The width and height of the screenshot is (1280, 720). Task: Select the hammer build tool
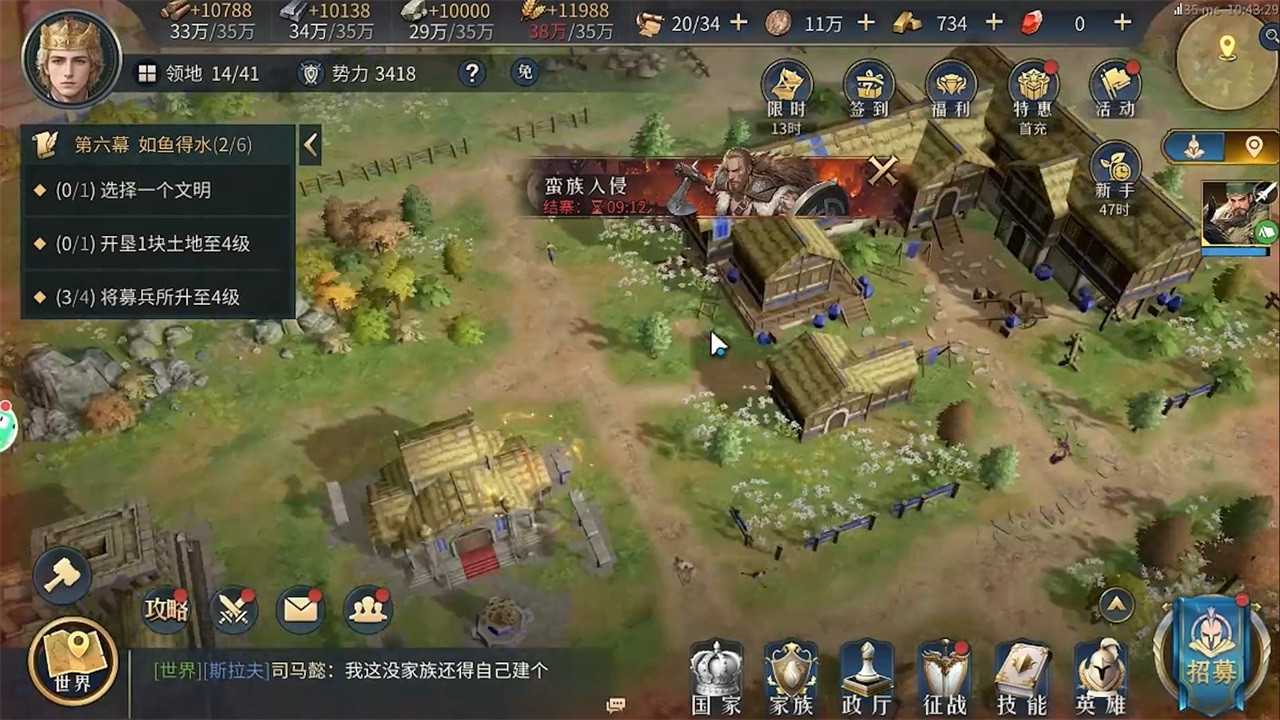click(62, 574)
